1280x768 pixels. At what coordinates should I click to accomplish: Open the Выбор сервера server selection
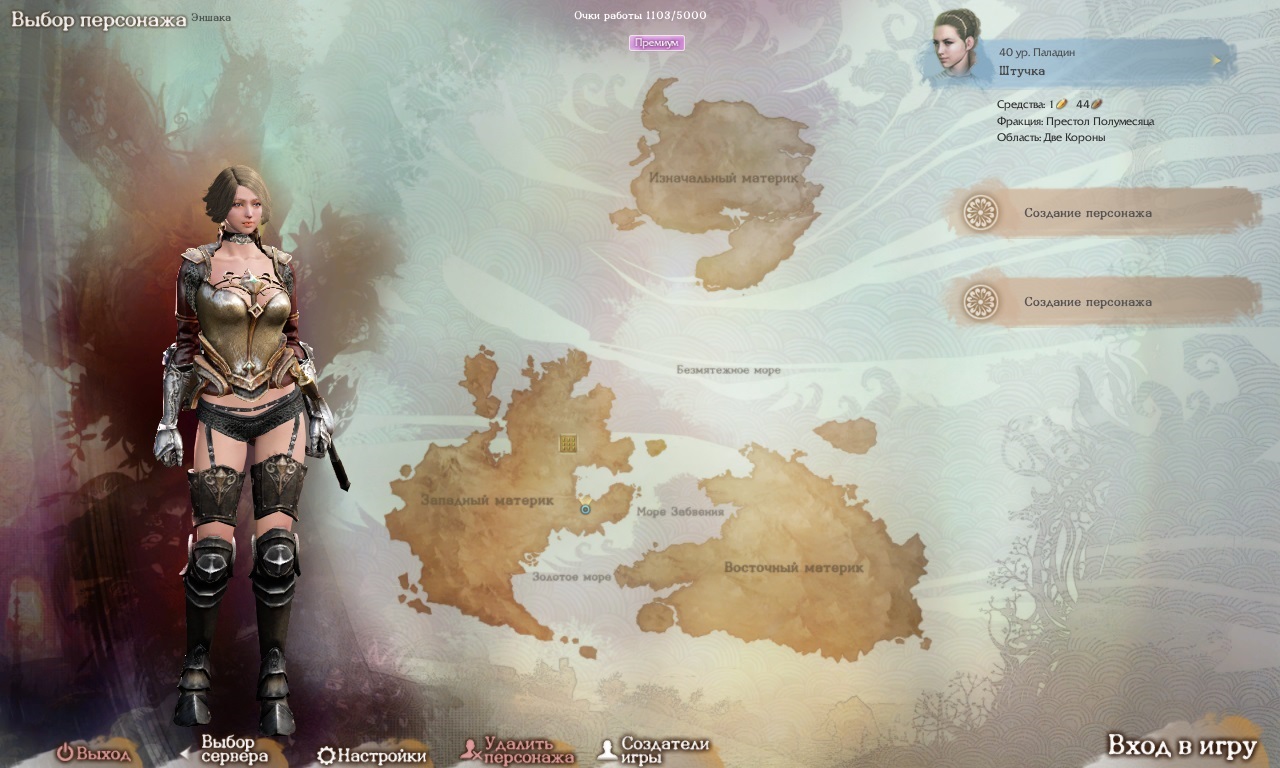click(x=226, y=749)
